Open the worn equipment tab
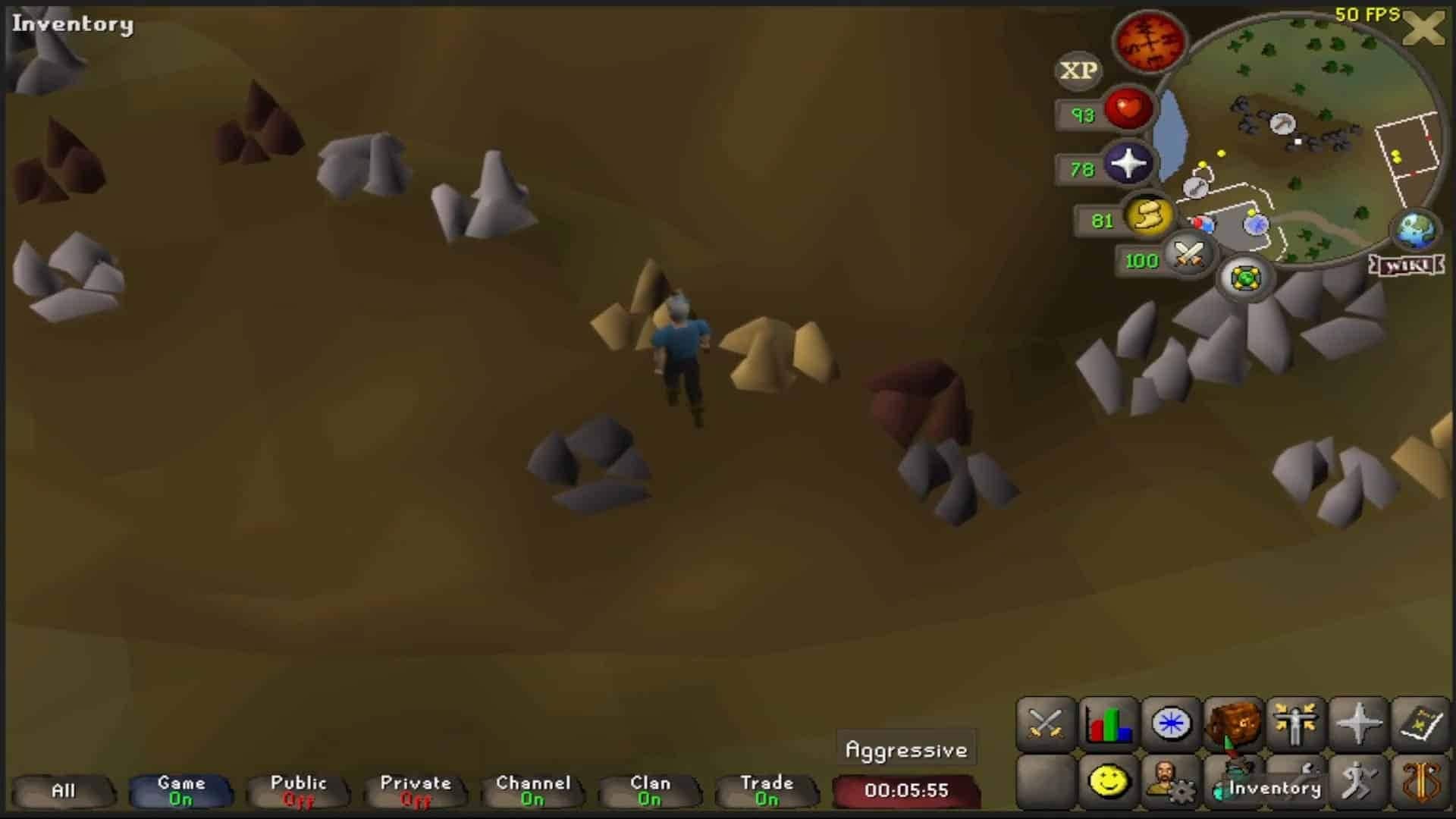This screenshot has width=1456, height=819. 1295,723
